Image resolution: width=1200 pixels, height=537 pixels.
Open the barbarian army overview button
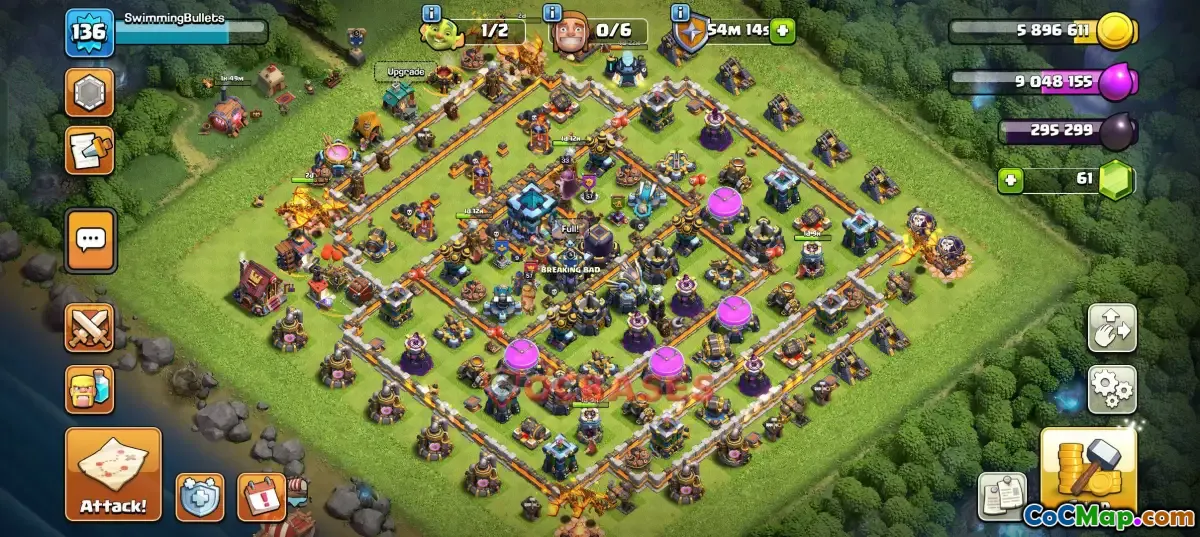point(90,389)
